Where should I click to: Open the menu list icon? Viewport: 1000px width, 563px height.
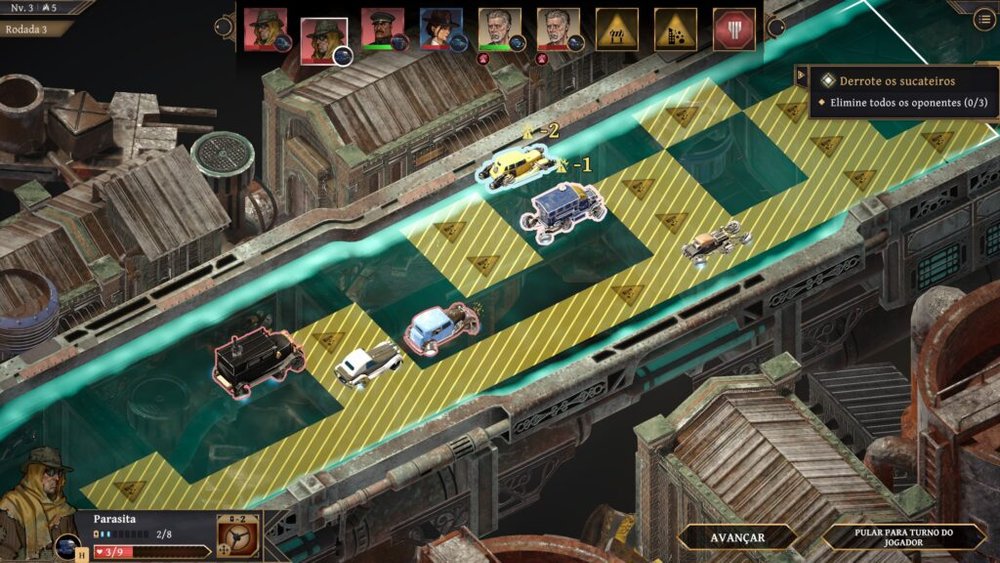click(985, 20)
